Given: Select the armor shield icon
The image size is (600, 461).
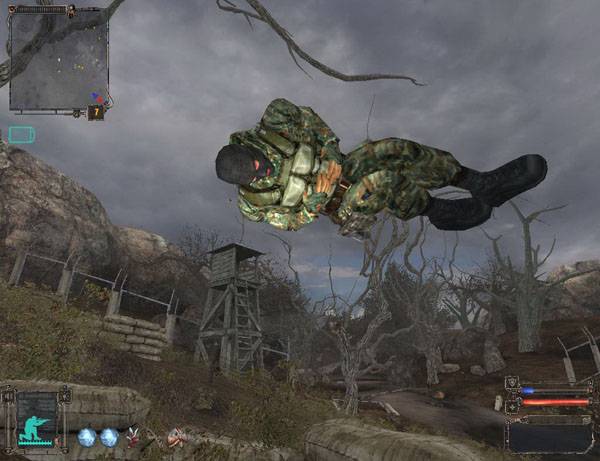Looking at the screenshot, I should click(512, 384).
